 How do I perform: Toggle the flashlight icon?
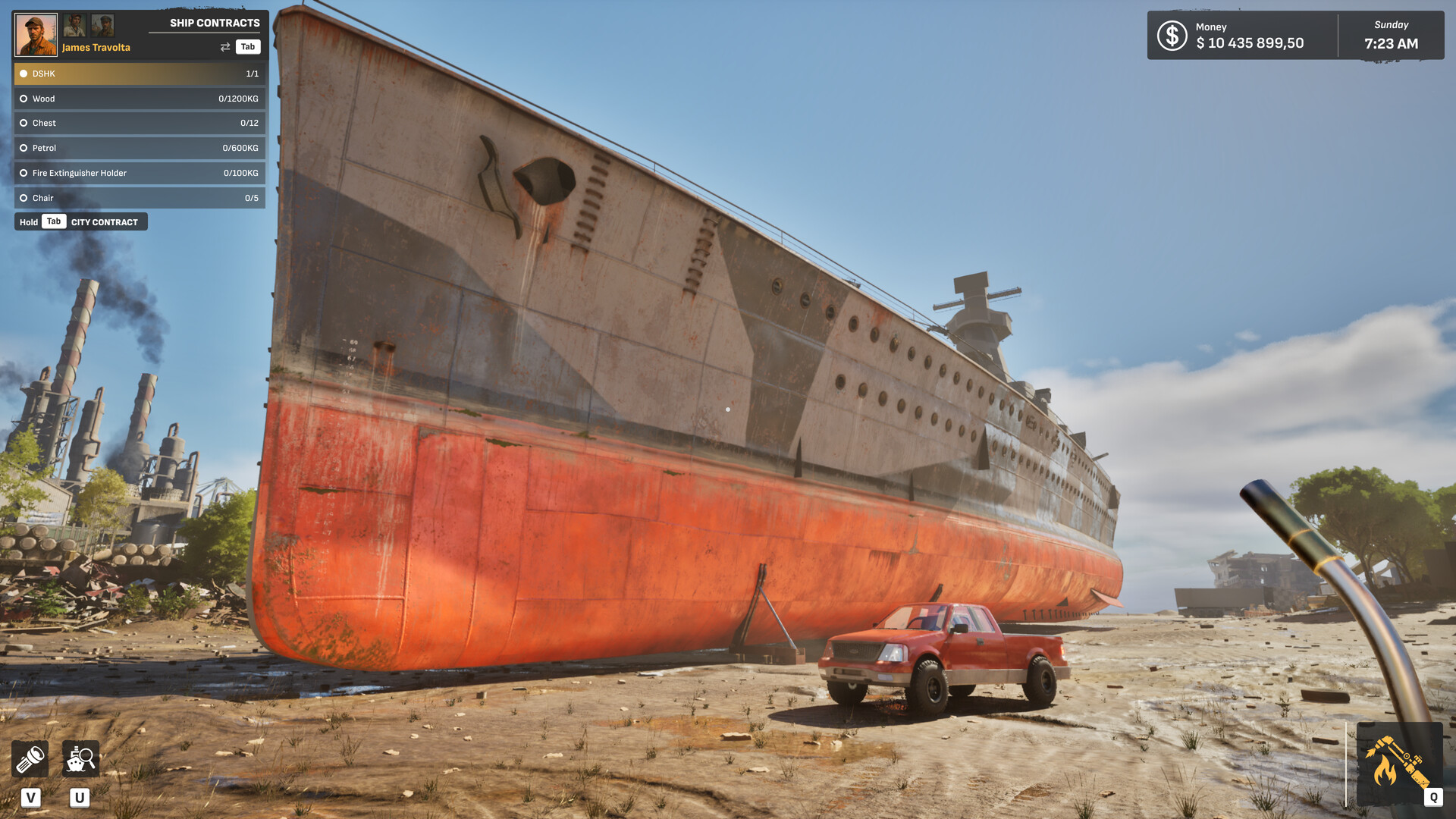(30, 759)
